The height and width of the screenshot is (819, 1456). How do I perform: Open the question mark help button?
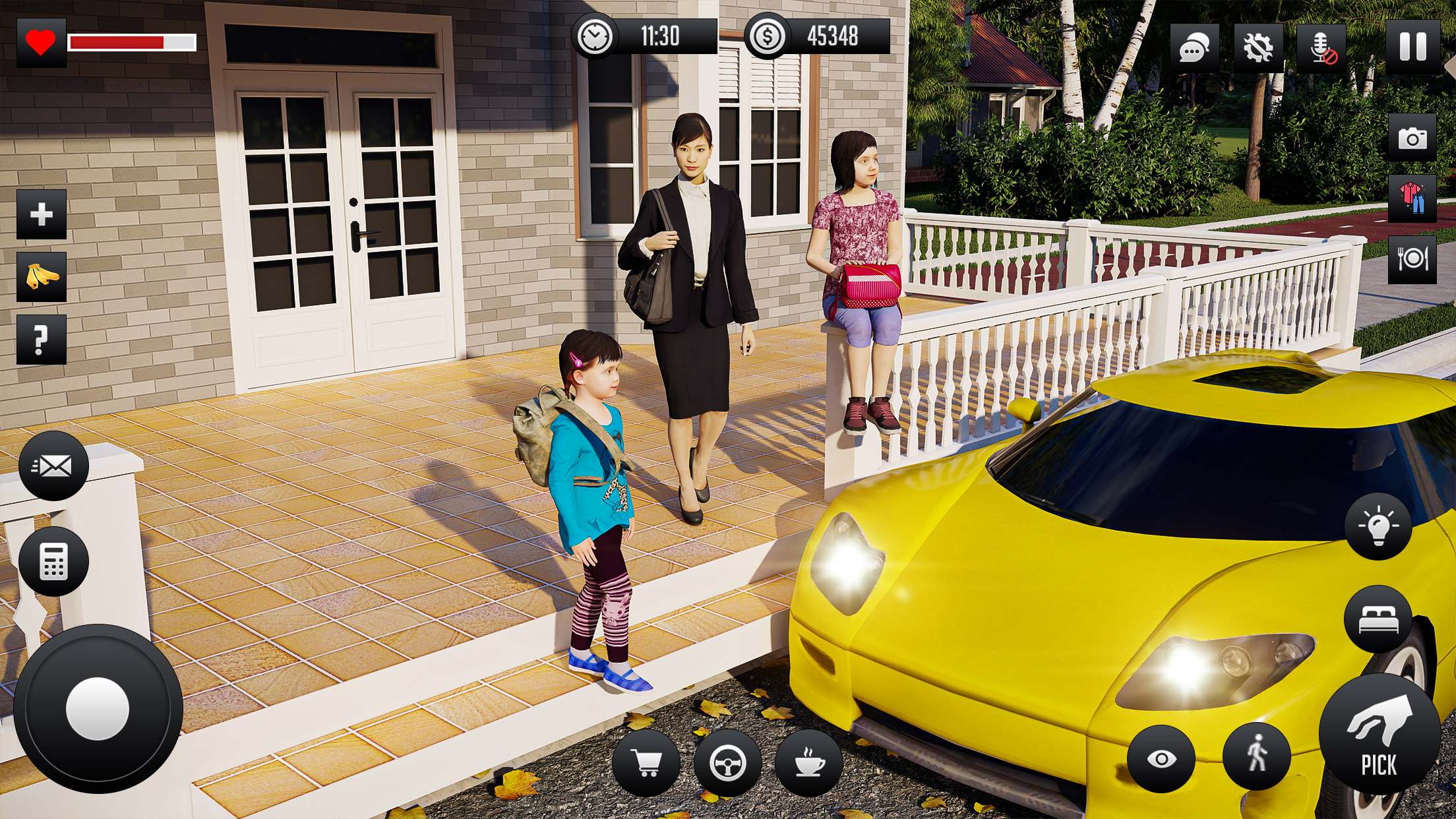click(42, 340)
